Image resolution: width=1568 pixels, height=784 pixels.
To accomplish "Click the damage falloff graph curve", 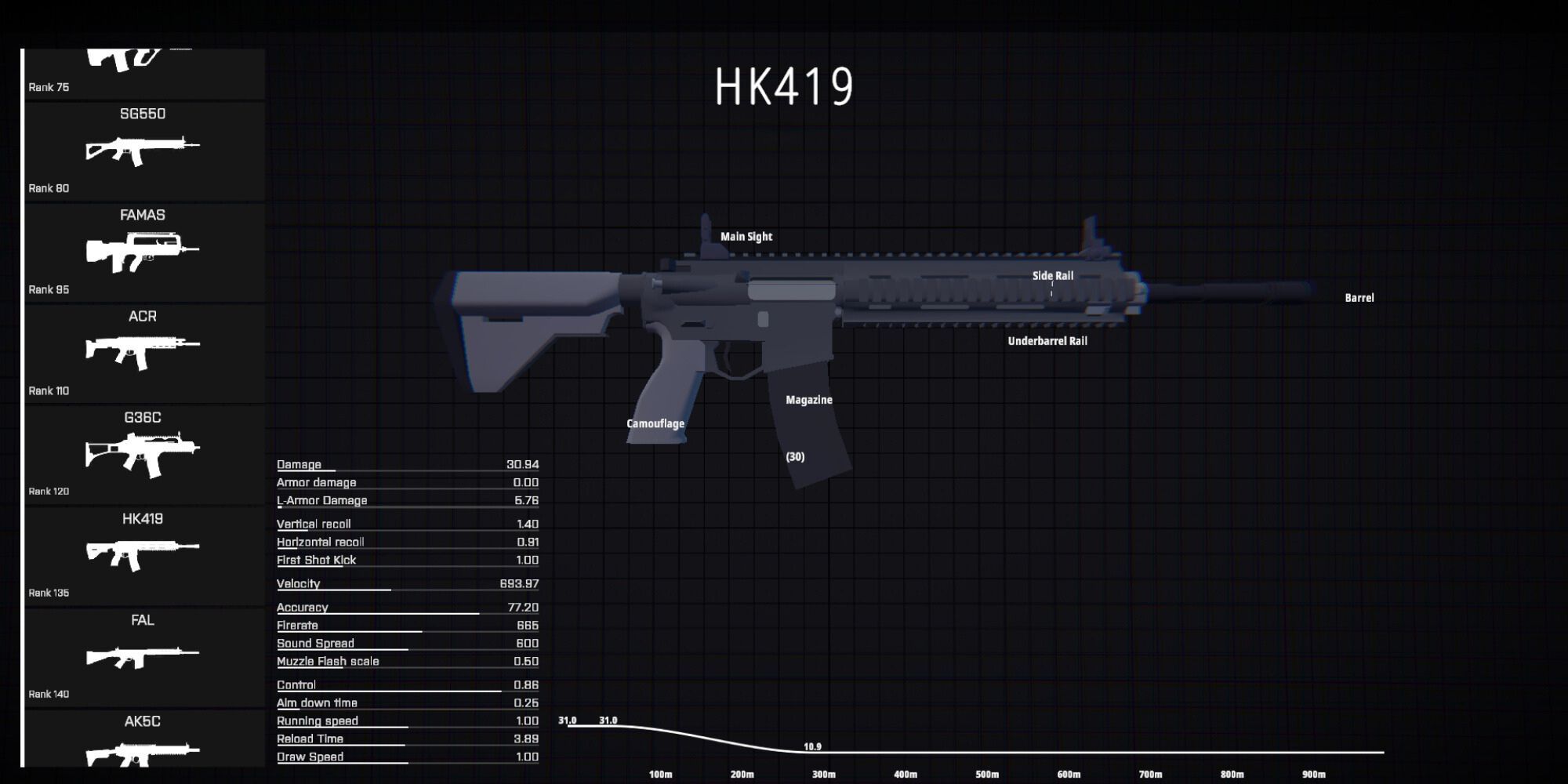I will (x=706, y=735).
